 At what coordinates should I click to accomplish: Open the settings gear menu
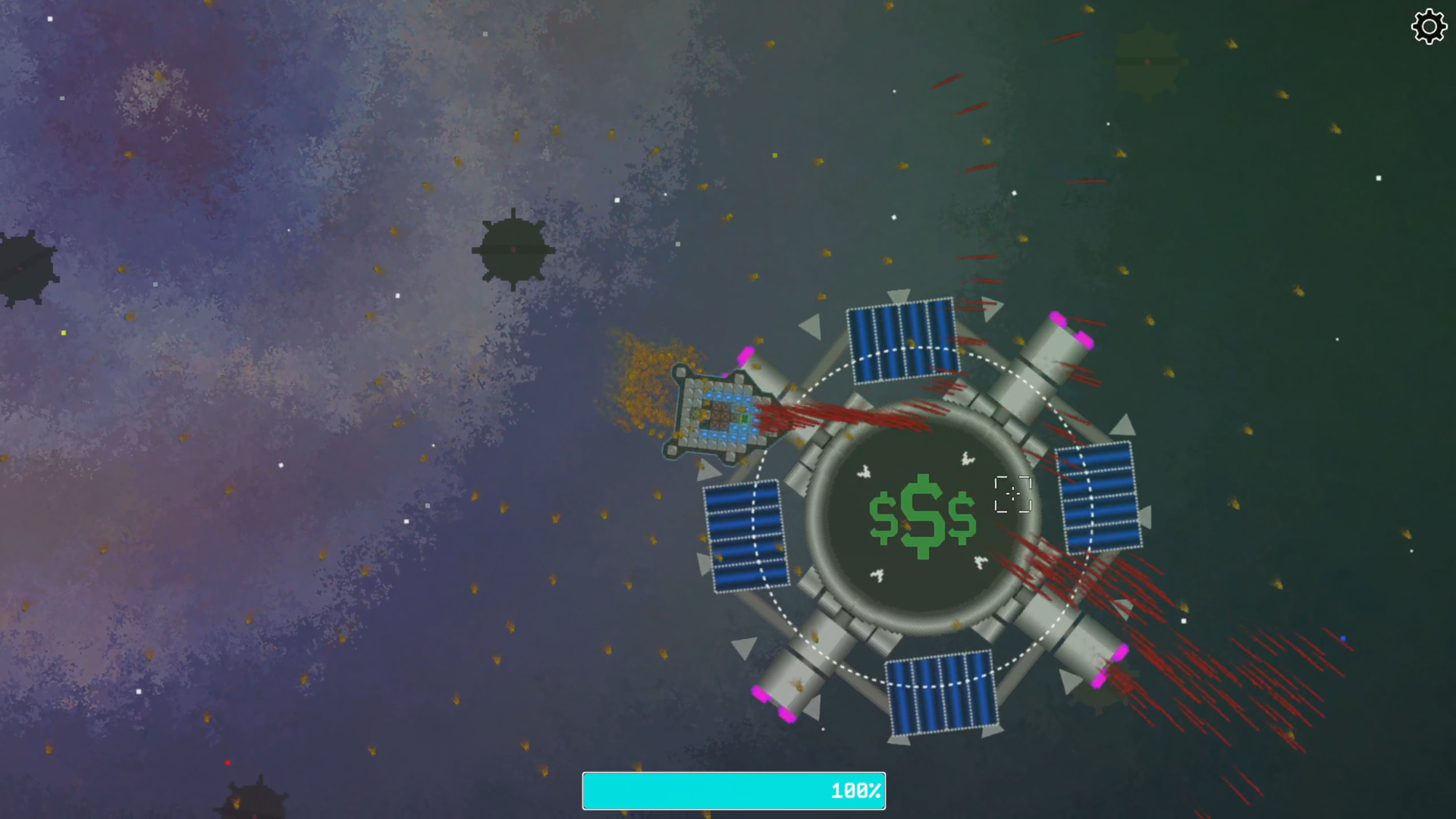pos(1429,27)
